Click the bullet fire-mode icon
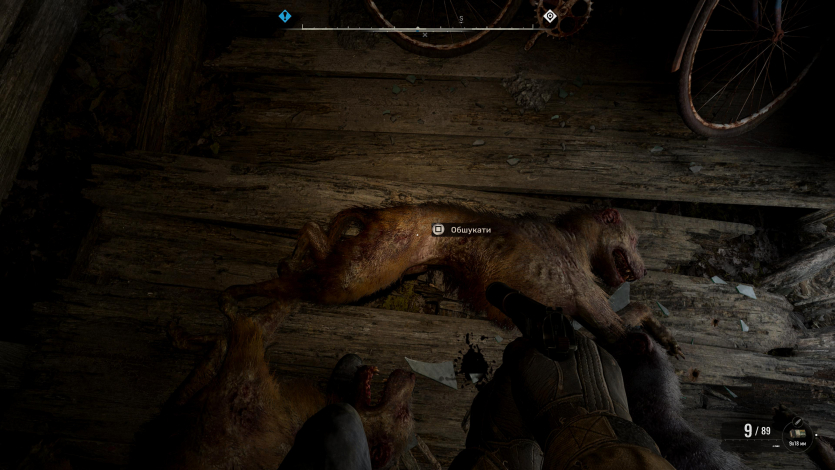The height and width of the screenshot is (470, 835). 797,421
